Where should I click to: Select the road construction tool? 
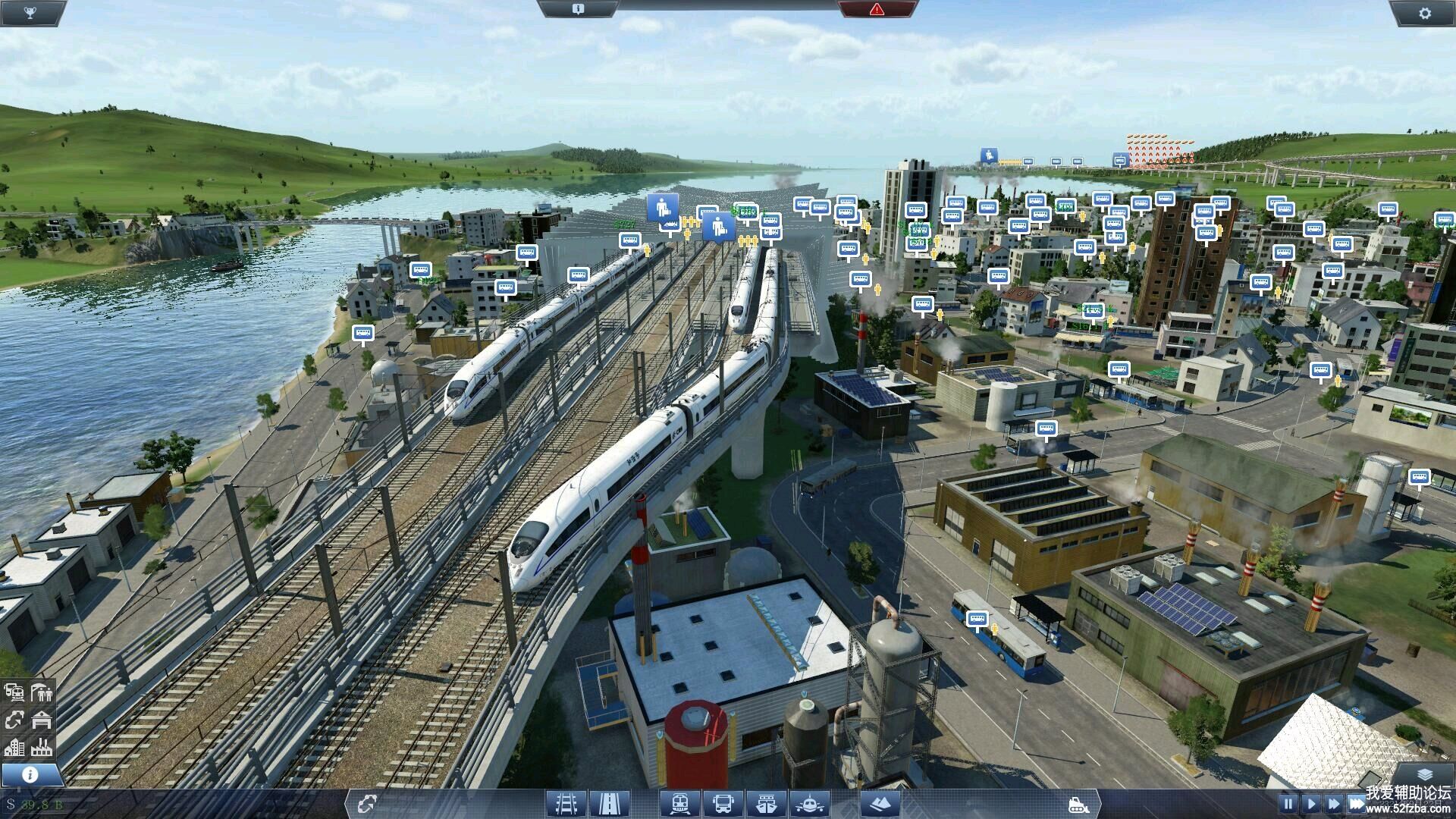coord(610,804)
